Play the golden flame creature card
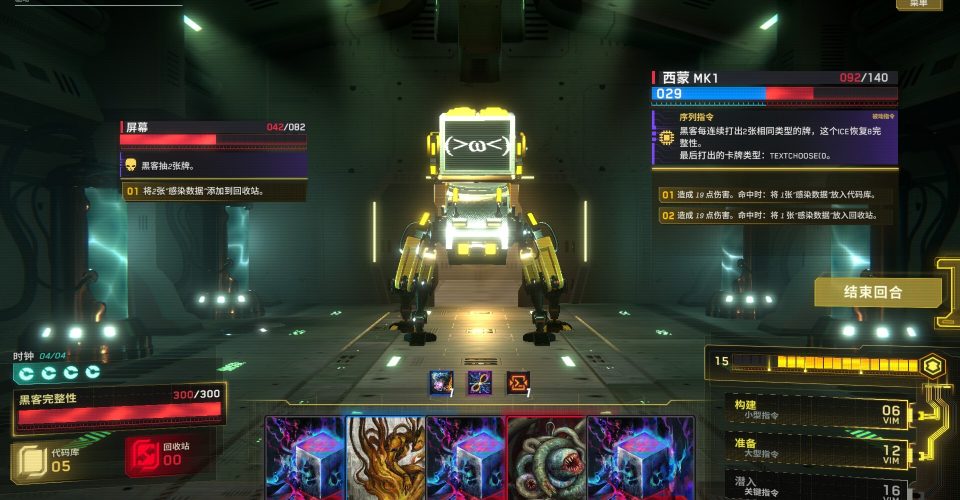 (x=385, y=458)
